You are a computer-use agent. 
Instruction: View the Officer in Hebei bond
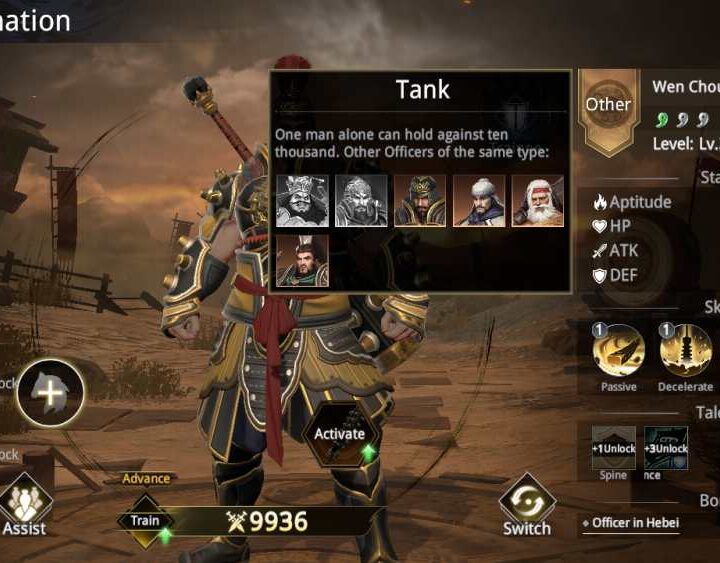click(640, 522)
